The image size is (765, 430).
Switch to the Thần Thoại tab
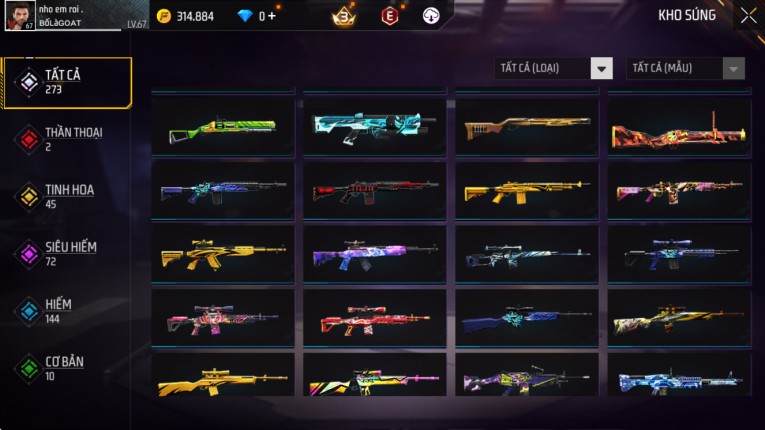[68, 139]
